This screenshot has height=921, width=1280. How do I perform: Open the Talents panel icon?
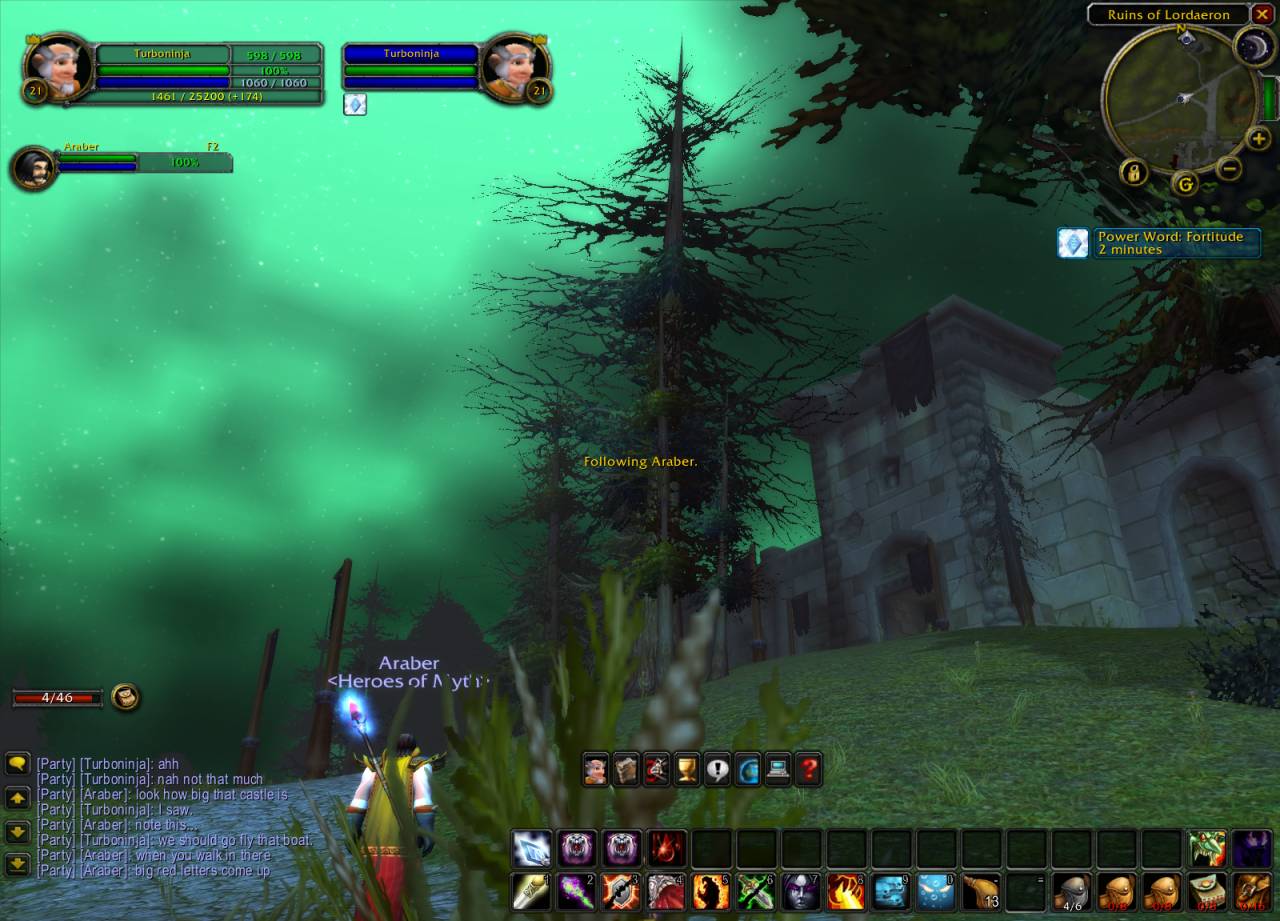point(655,767)
